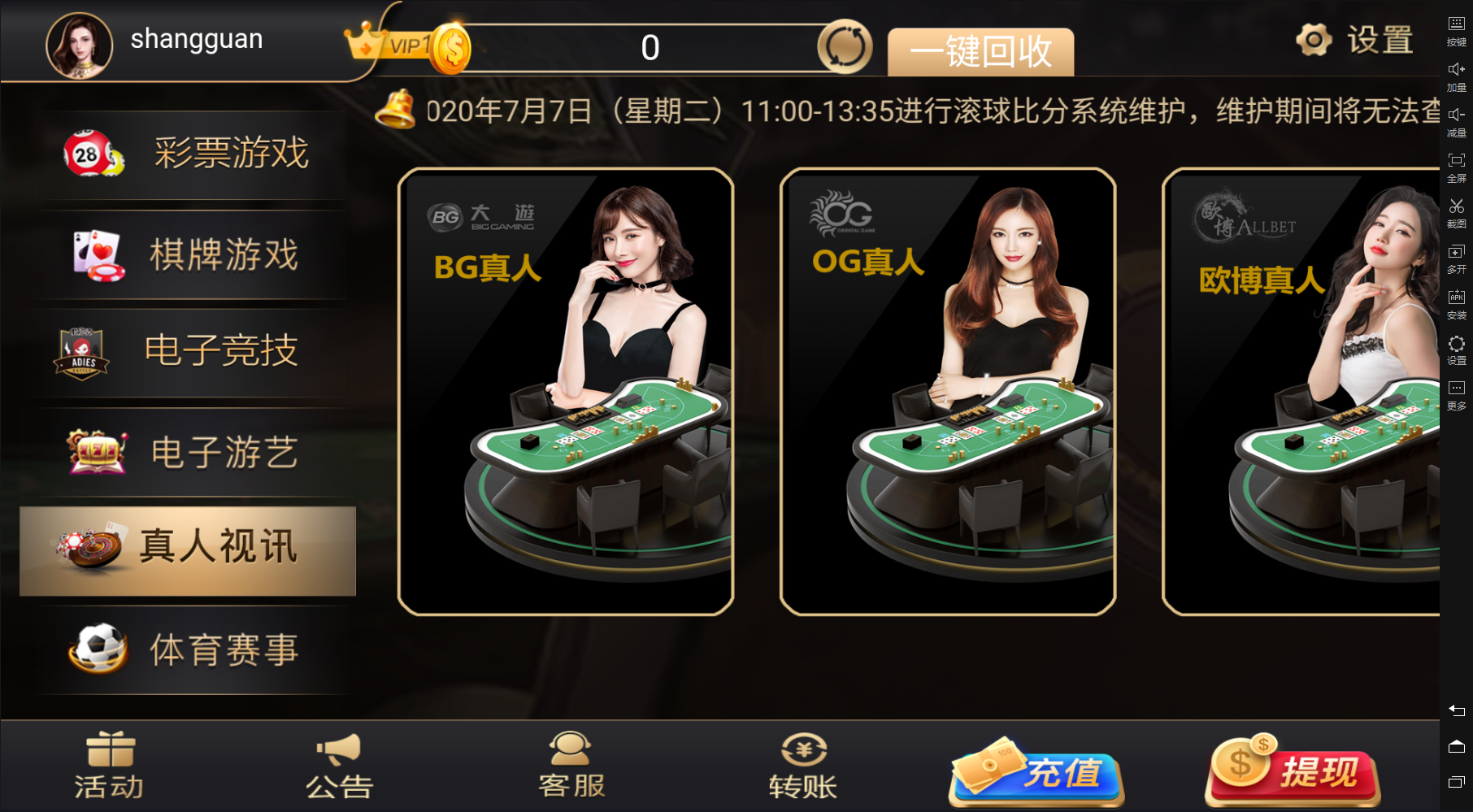Viewport: 1473px width, 812px height.
Task: Select the 真人视讯 live casino tab
Action: pos(188,550)
